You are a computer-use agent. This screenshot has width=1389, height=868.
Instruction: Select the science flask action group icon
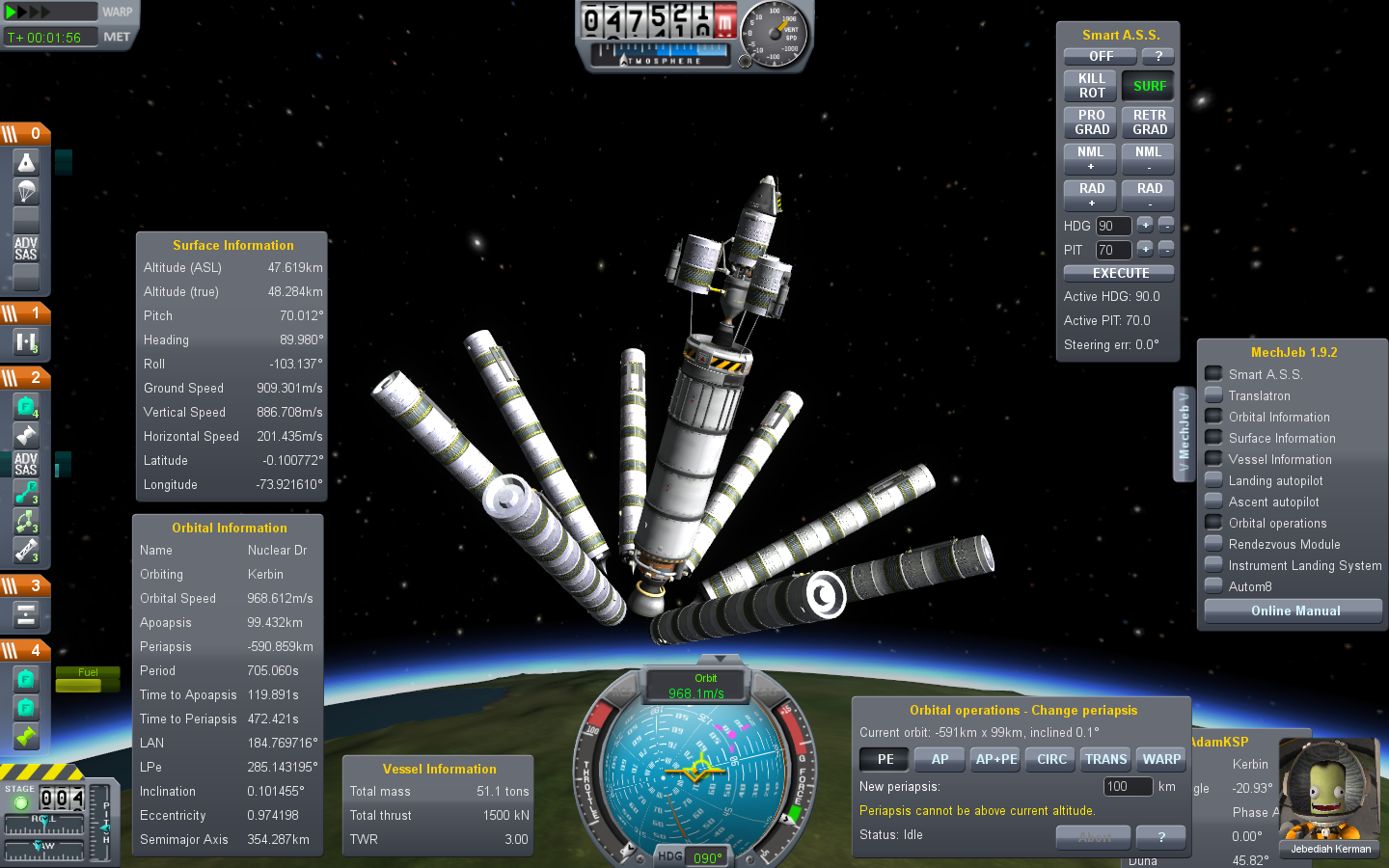click(x=26, y=162)
